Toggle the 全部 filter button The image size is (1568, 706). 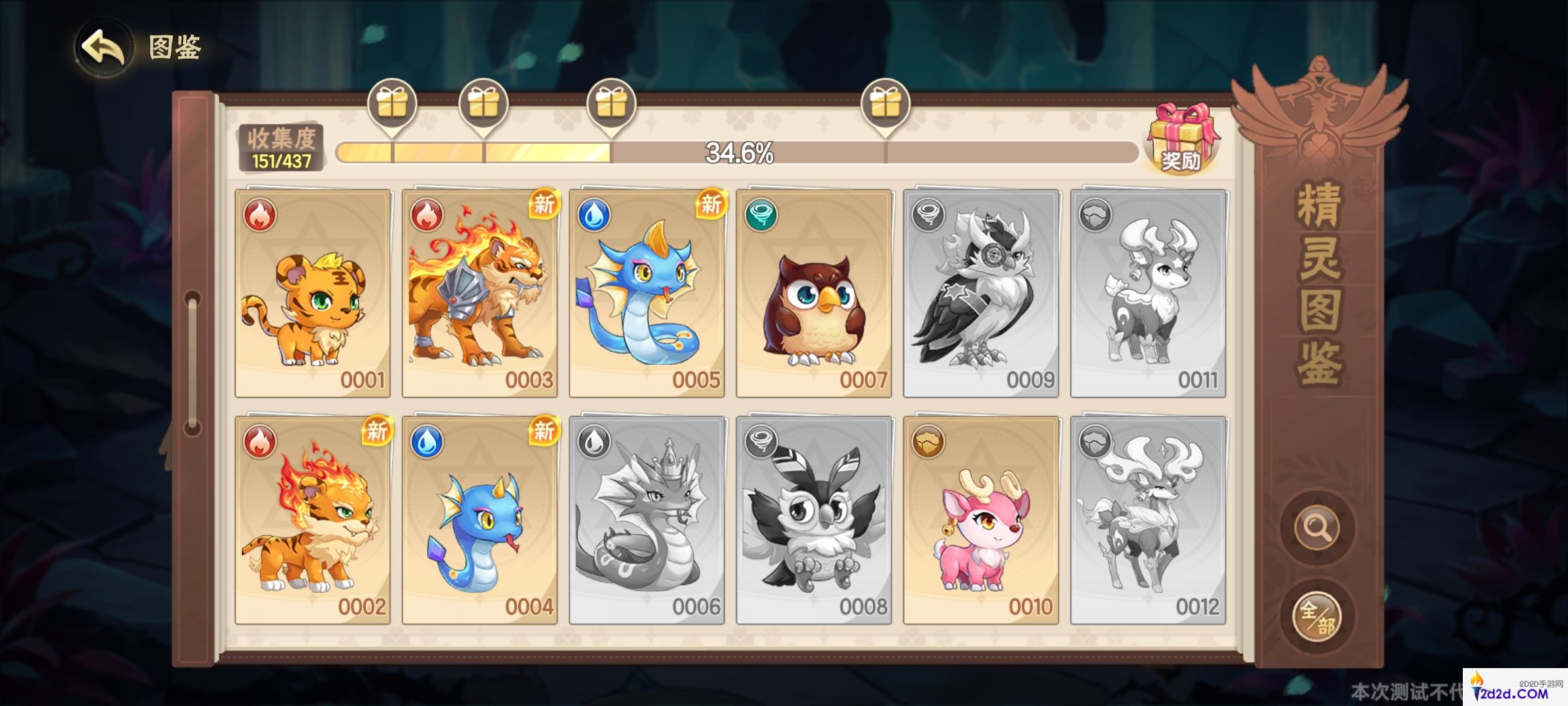(x=1316, y=616)
